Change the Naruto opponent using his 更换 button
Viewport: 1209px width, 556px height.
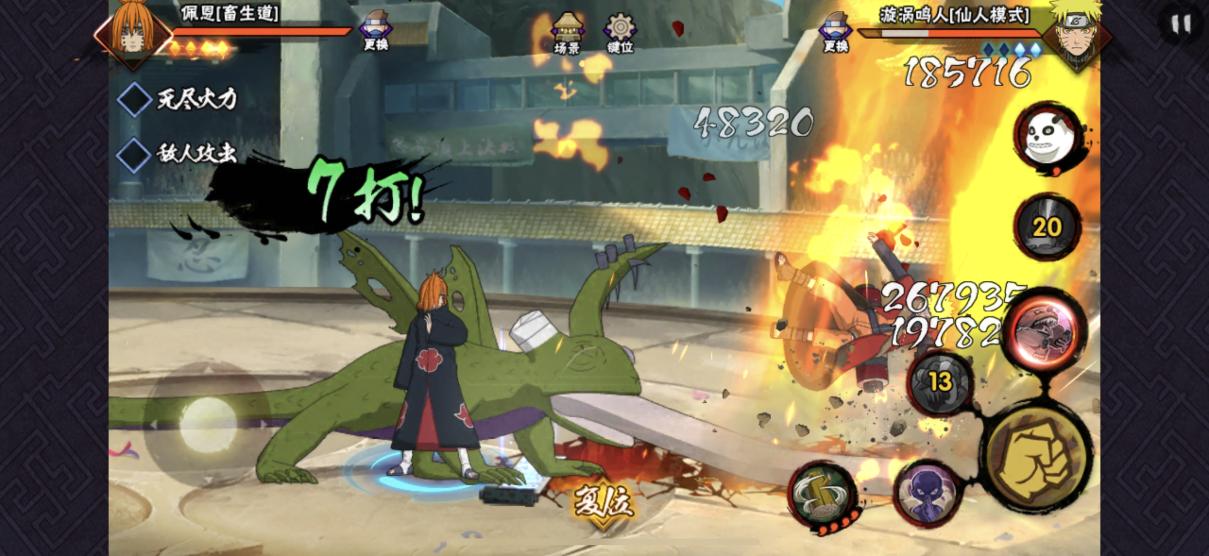[835, 32]
